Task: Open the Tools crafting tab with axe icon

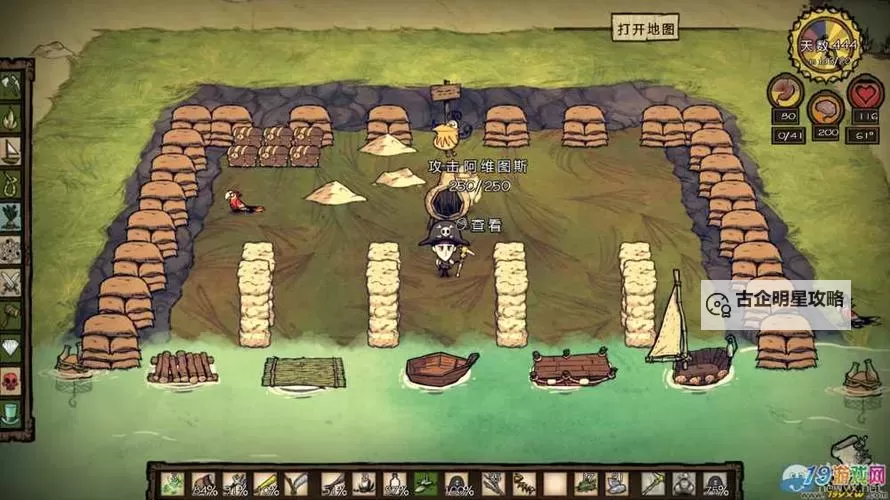Action: 11,84
